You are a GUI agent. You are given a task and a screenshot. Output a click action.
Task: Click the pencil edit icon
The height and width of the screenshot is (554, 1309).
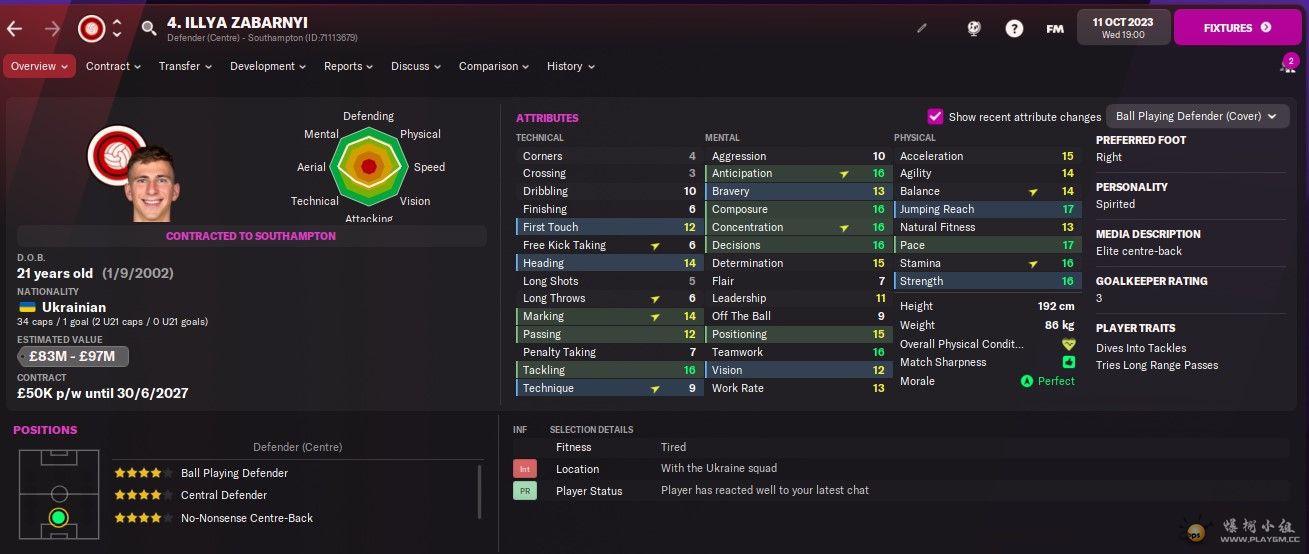point(922,28)
